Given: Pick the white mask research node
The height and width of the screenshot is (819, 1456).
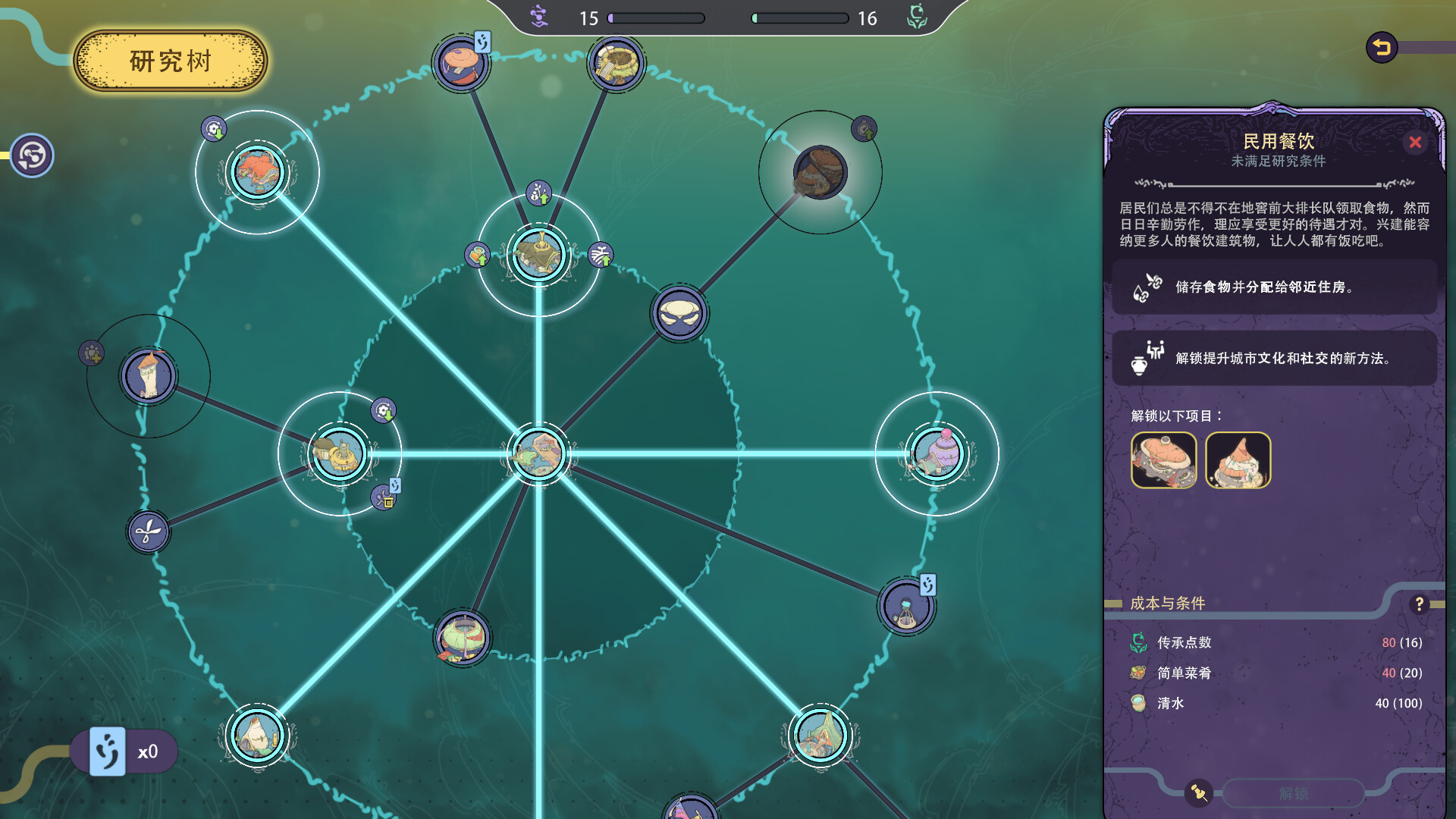Looking at the screenshot, I should point(679,313).
